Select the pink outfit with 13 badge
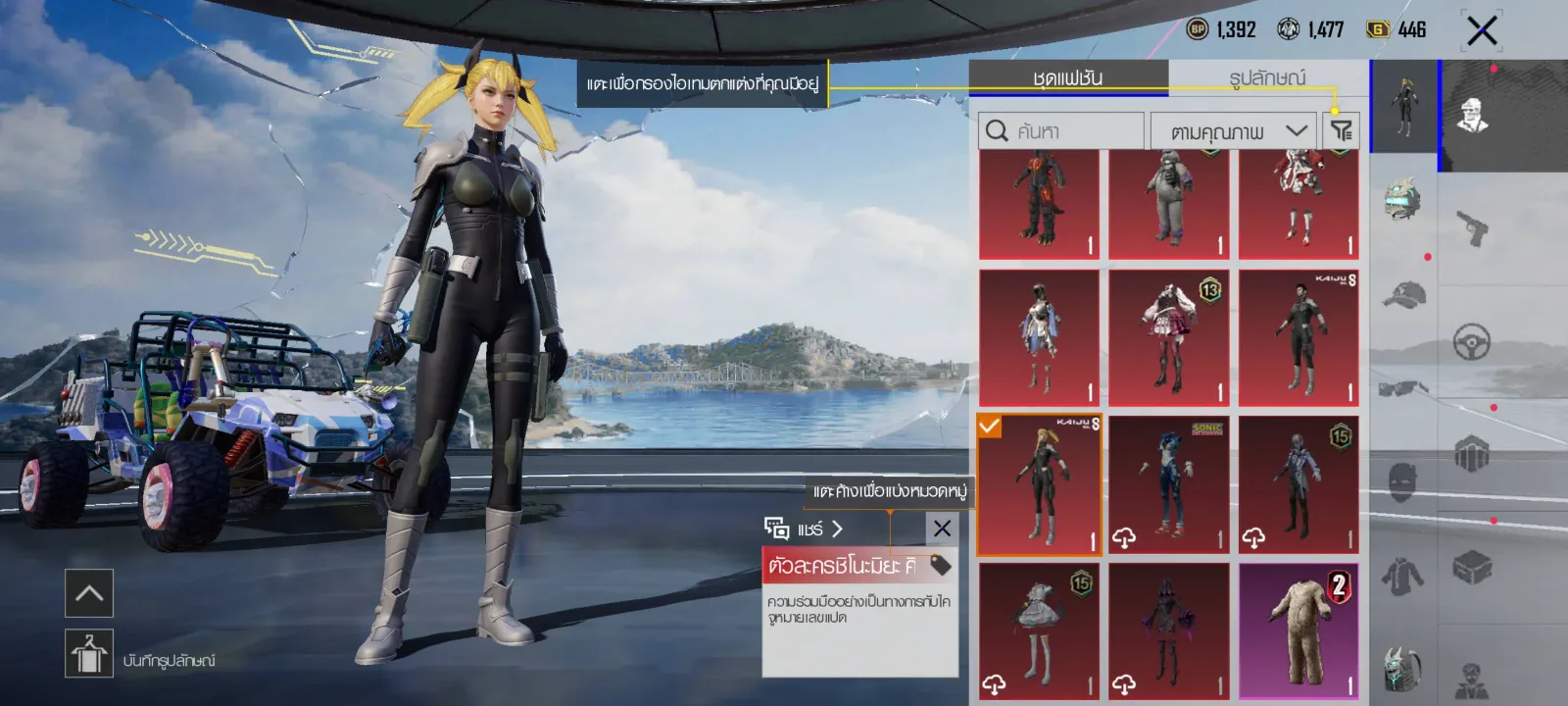The image size is (1568, 706). [1168, 338]
